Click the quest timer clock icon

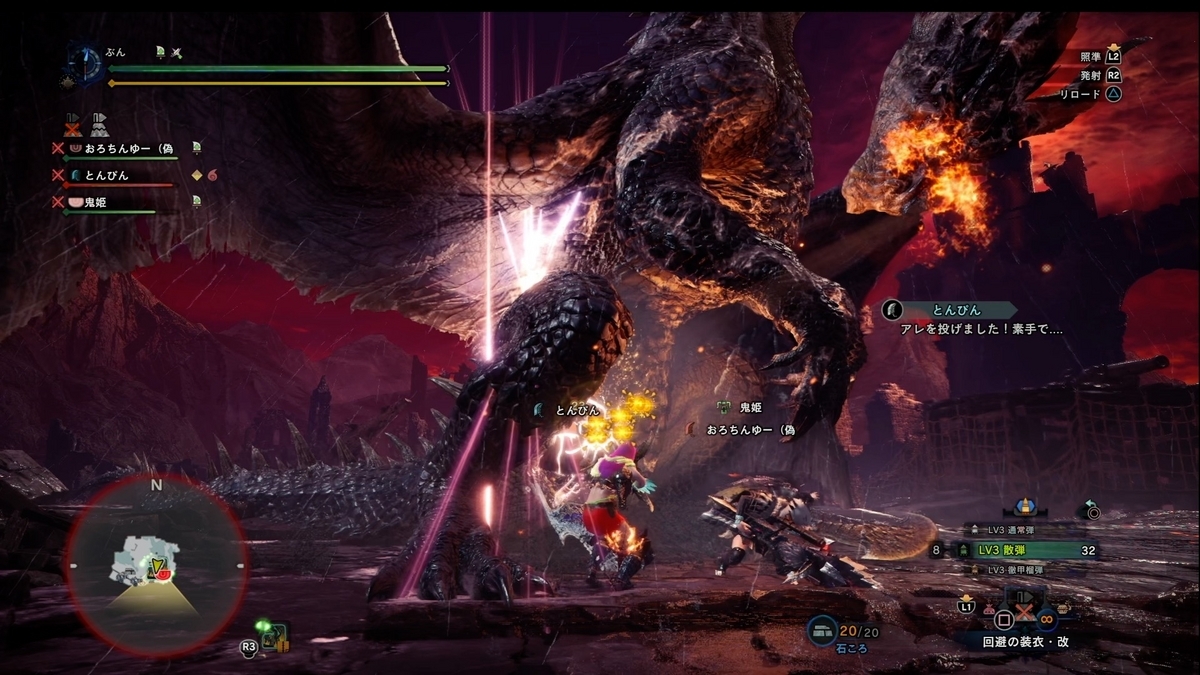(84, 65)
